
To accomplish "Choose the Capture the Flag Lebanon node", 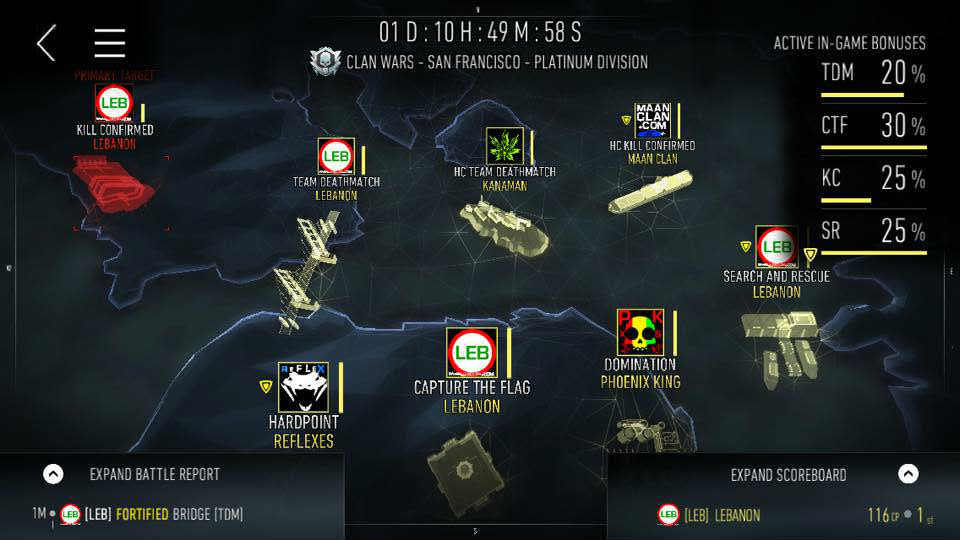I will 472,353.
